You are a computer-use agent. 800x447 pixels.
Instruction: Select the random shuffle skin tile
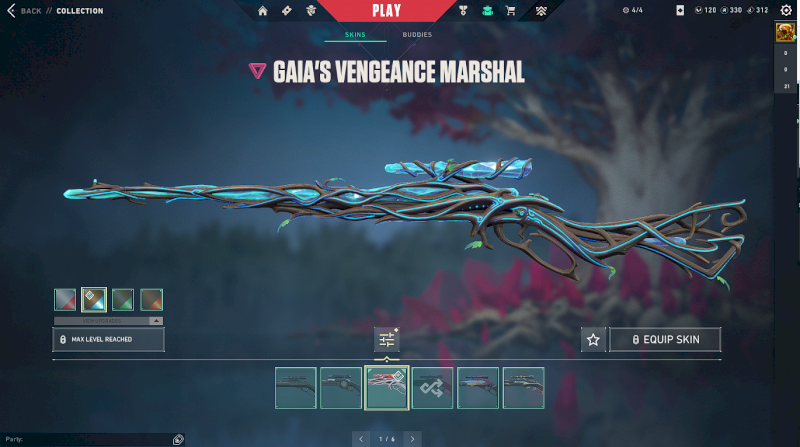coord(432,388)
